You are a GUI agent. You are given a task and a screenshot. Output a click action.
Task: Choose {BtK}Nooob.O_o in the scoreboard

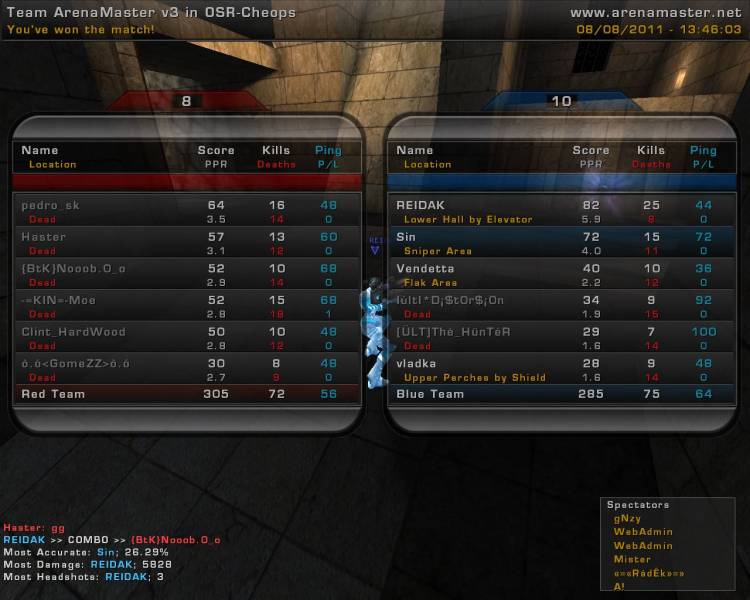click(x=186, y=275)
